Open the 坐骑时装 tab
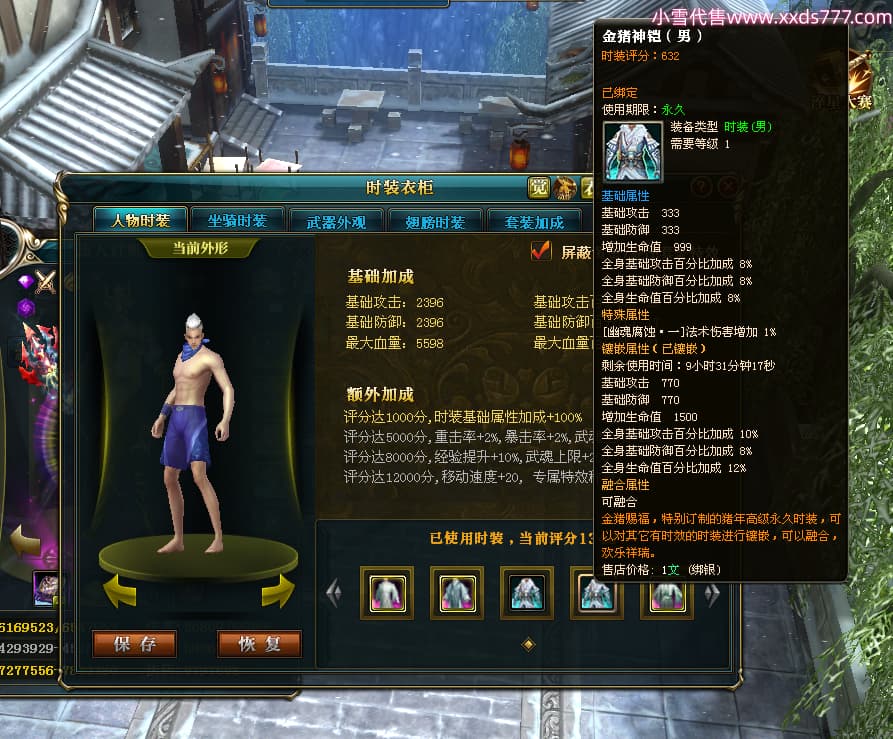The width and height of the screenshot is (893, 739). click(237, 221)
